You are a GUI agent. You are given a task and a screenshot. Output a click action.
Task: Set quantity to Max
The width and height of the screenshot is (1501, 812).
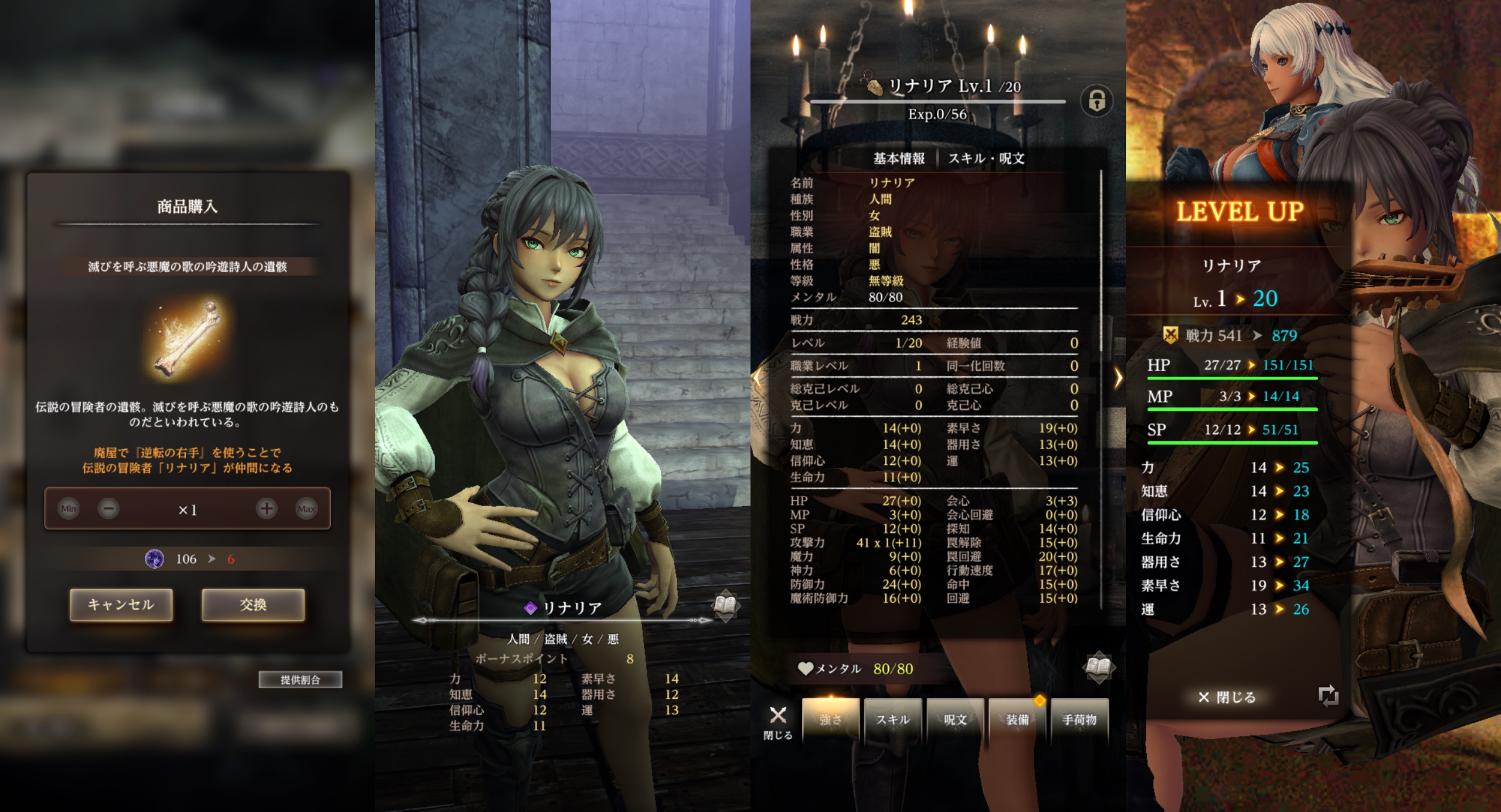coord(307,509)
